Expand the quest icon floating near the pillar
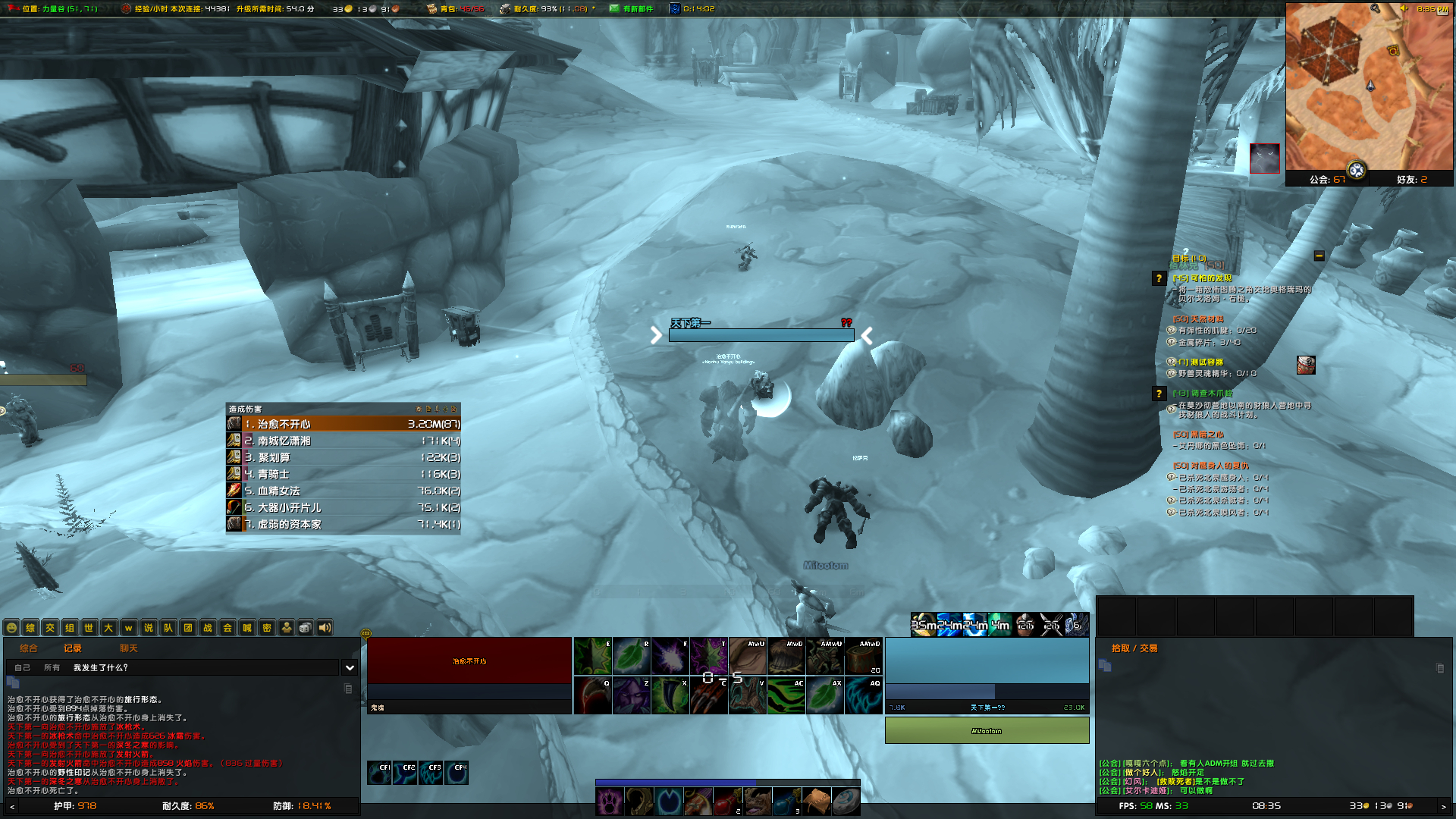Image resolution: width=1456 pixels, height=819 pixels. [x=1307, y=365]
